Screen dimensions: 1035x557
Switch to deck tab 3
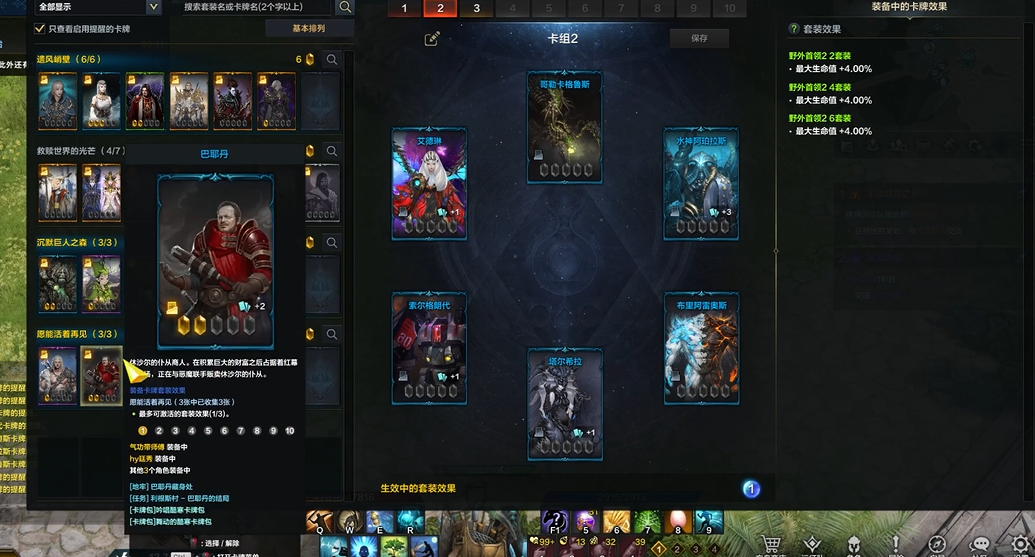point(476,8)
